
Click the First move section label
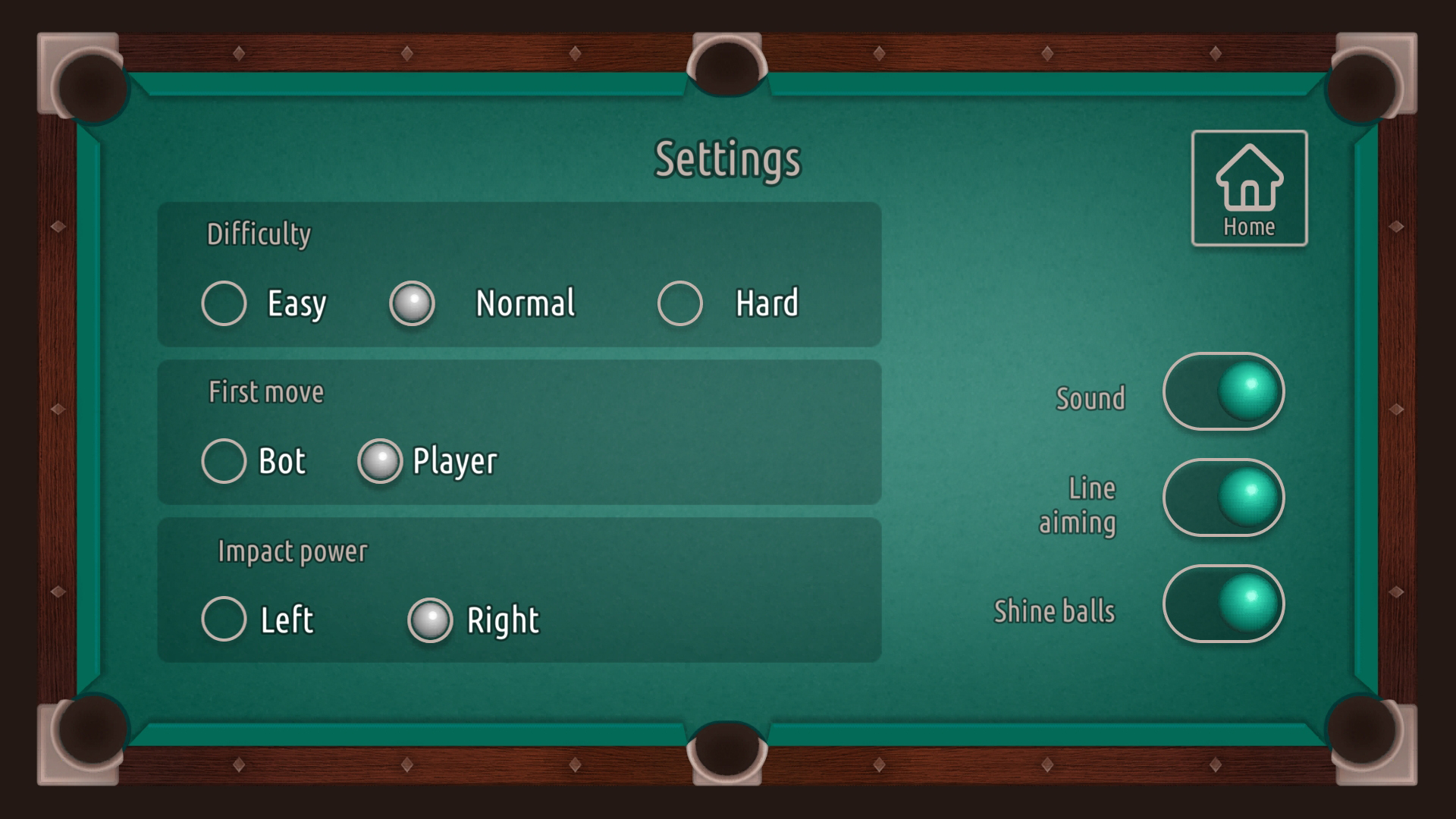(x=266, y=392)
